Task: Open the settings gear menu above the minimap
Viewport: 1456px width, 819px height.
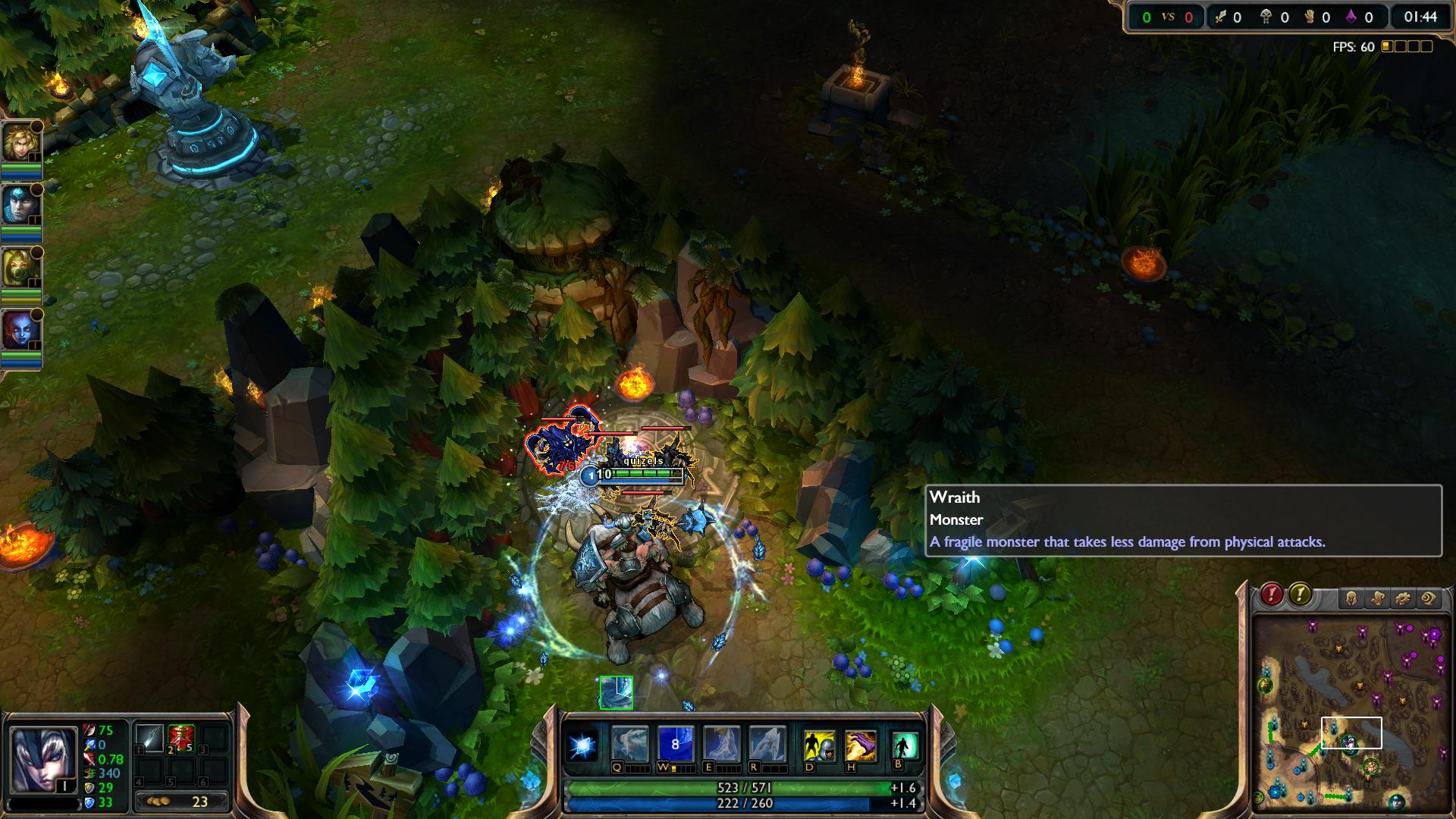Action: (x=1403, y=598)
